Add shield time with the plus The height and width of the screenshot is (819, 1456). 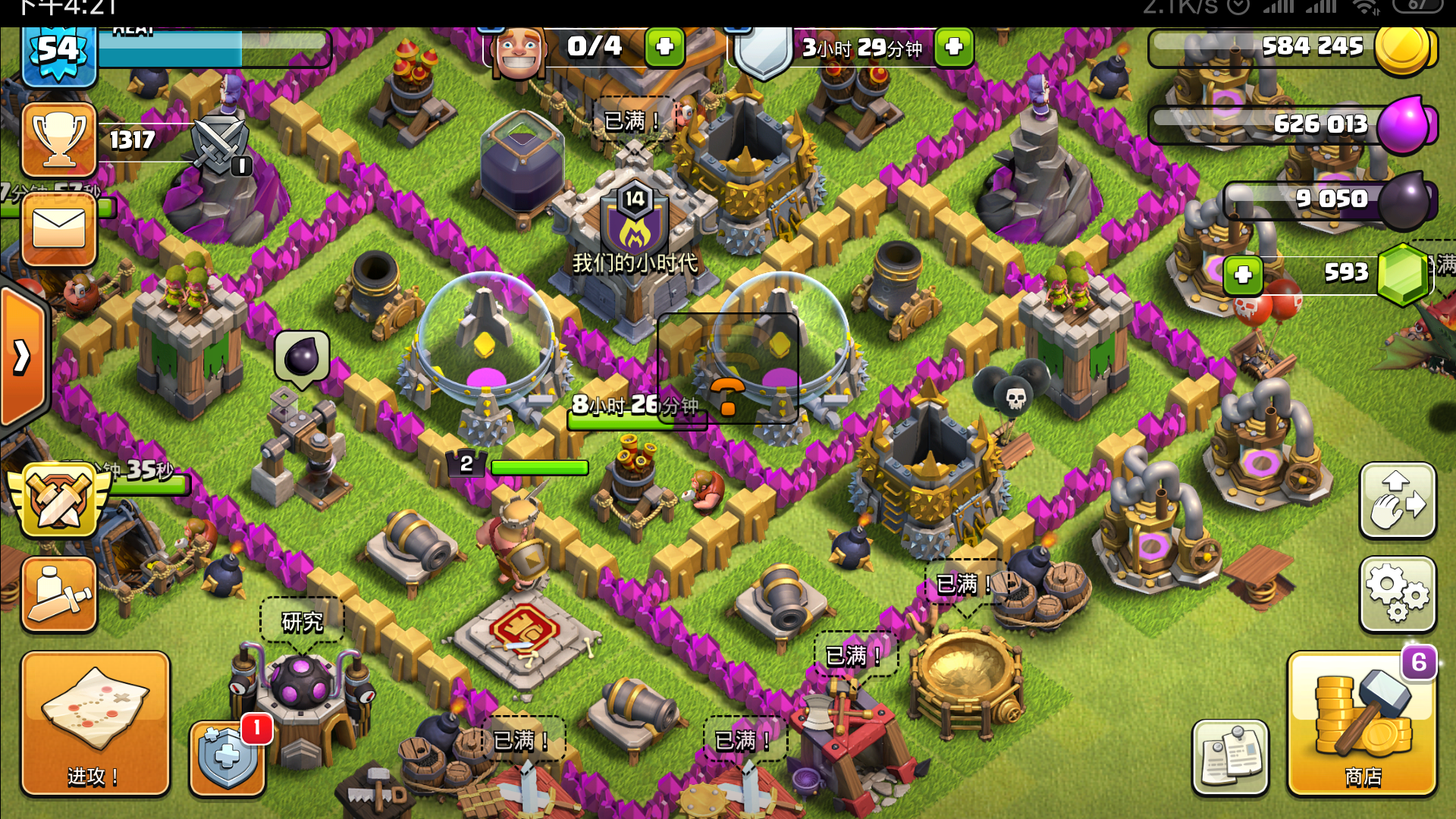coord(953,47)
